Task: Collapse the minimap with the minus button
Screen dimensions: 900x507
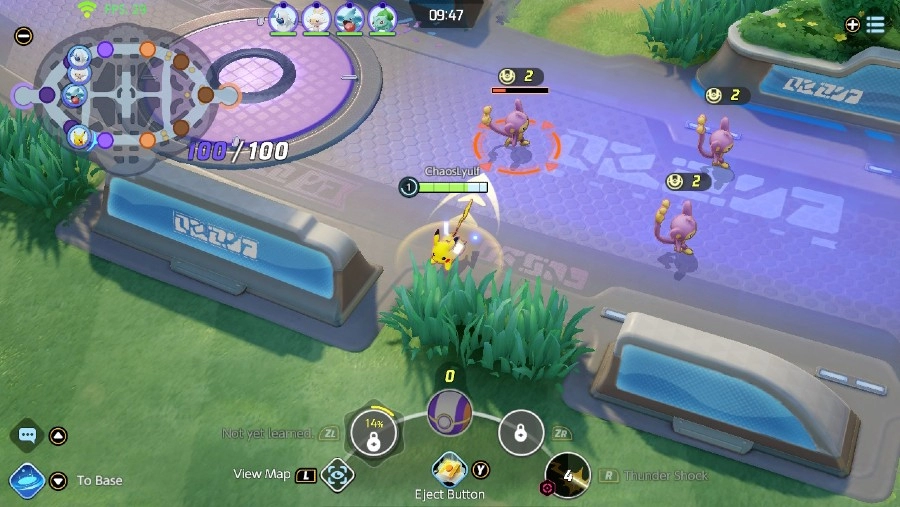Action: pyautogui.click(x=24, y=36)
